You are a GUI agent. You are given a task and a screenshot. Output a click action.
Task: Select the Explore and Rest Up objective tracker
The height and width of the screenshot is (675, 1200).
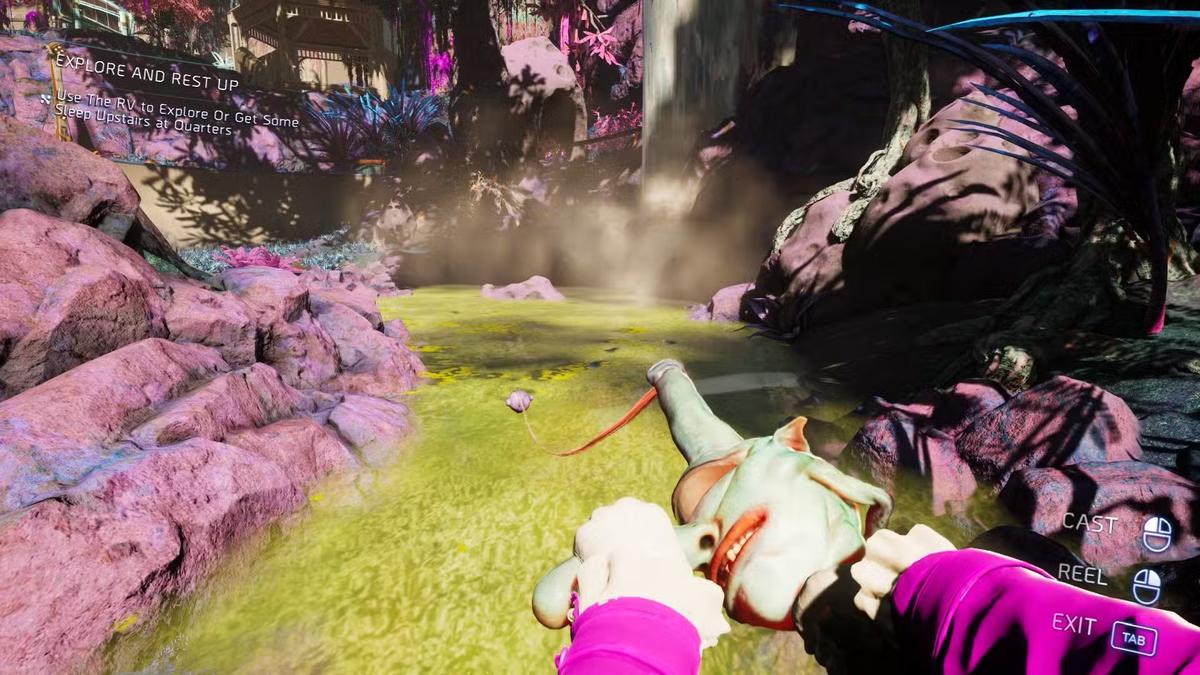(x=148, y=86)
